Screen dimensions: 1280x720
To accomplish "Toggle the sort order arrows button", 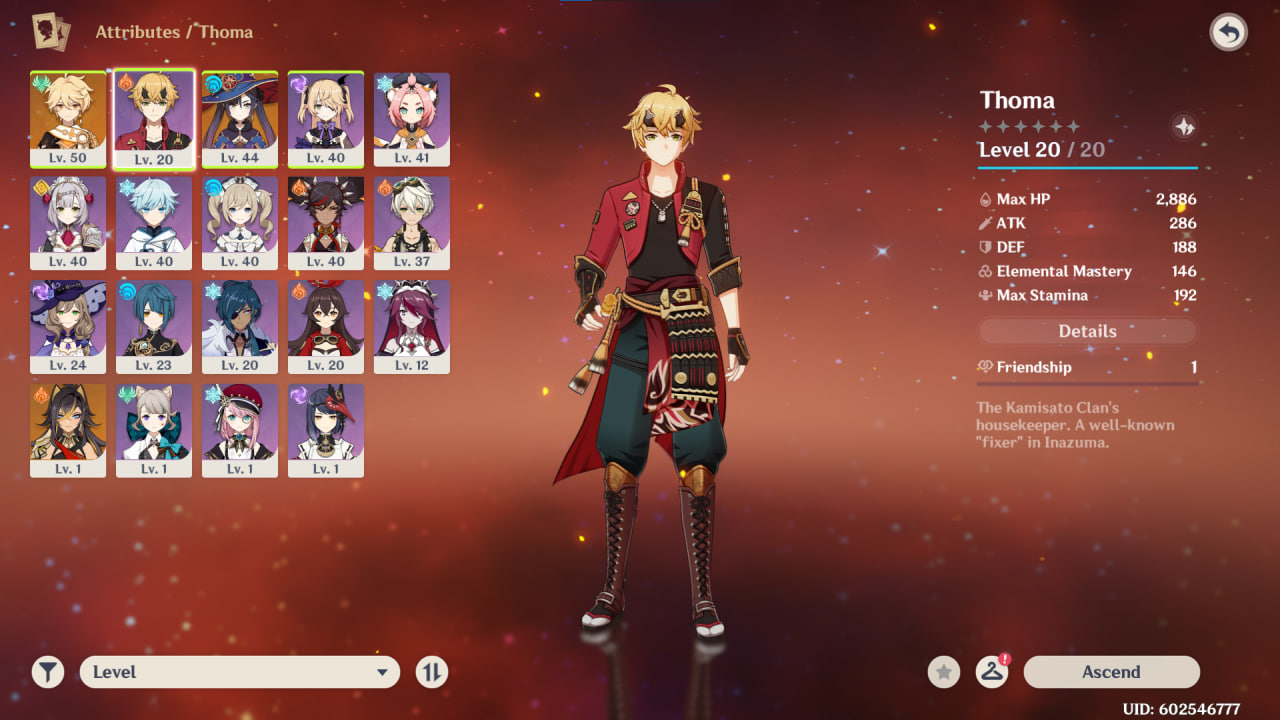I will point(431,672).
